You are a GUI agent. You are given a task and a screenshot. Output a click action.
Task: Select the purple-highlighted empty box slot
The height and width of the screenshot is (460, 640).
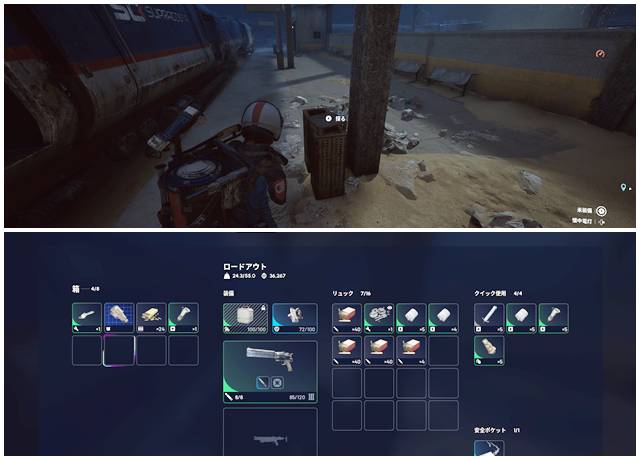pyautogui.click(x=119, y=350)
